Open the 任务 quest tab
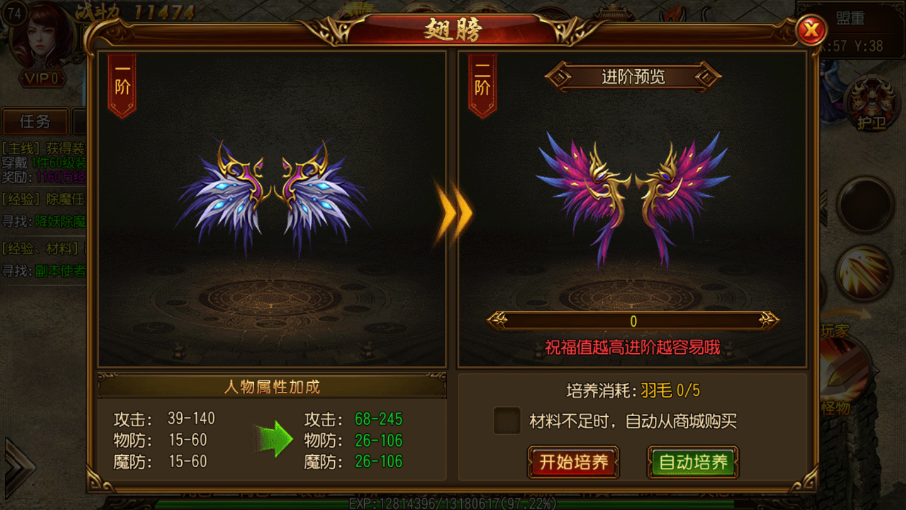The height and width of the screenshot is (510, 906). (35, 122)
